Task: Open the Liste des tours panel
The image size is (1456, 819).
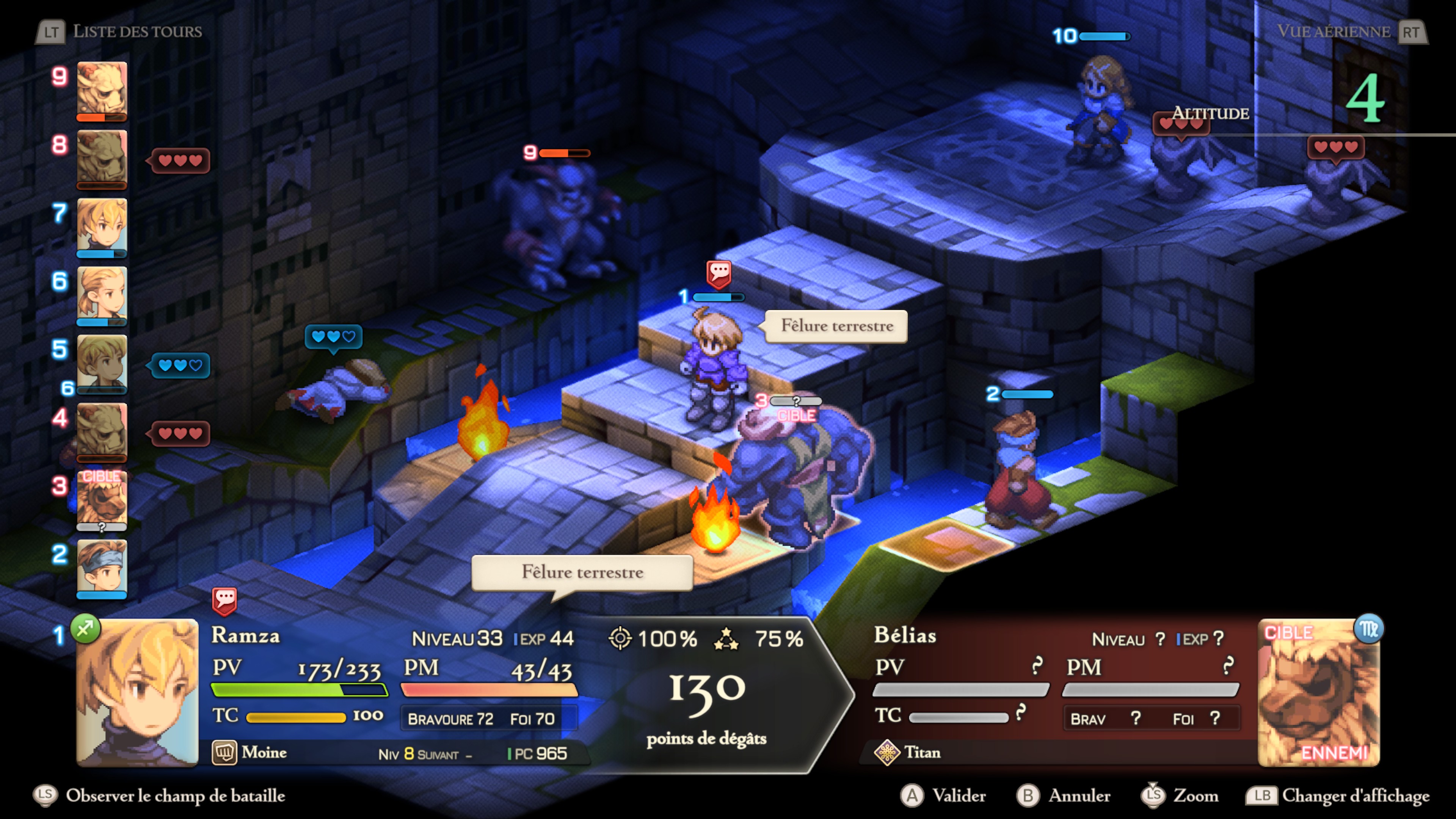Action: (x=120, y=31)
